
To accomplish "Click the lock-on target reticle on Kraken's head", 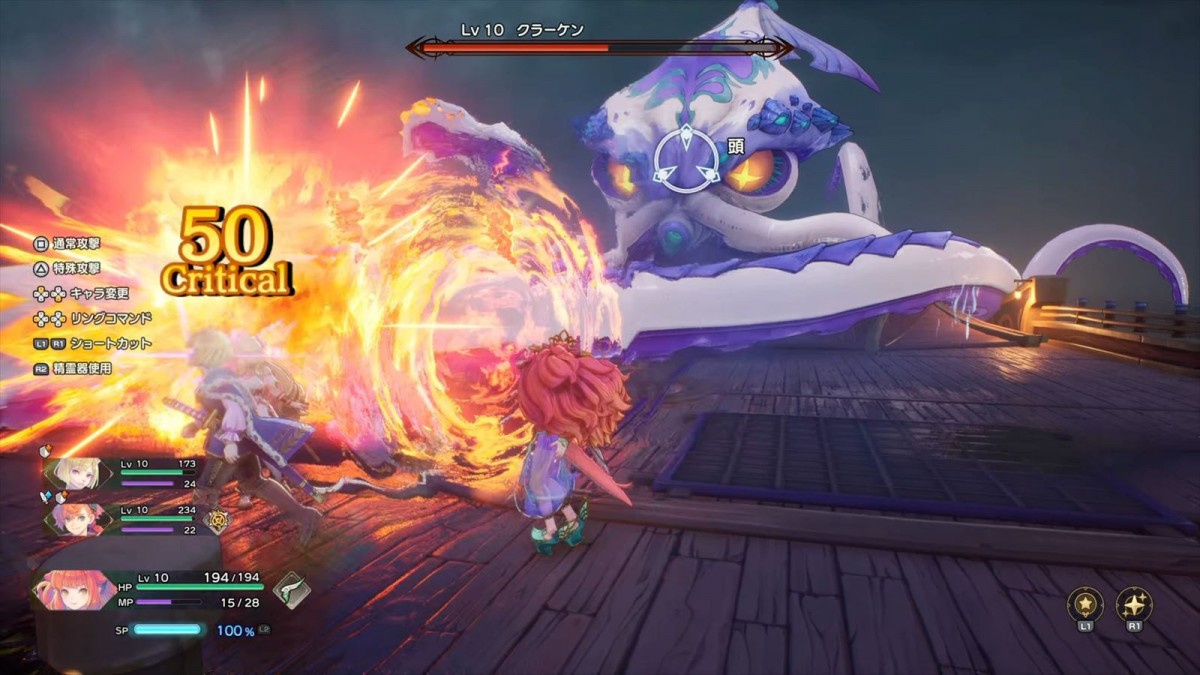I will click(686, 158).
